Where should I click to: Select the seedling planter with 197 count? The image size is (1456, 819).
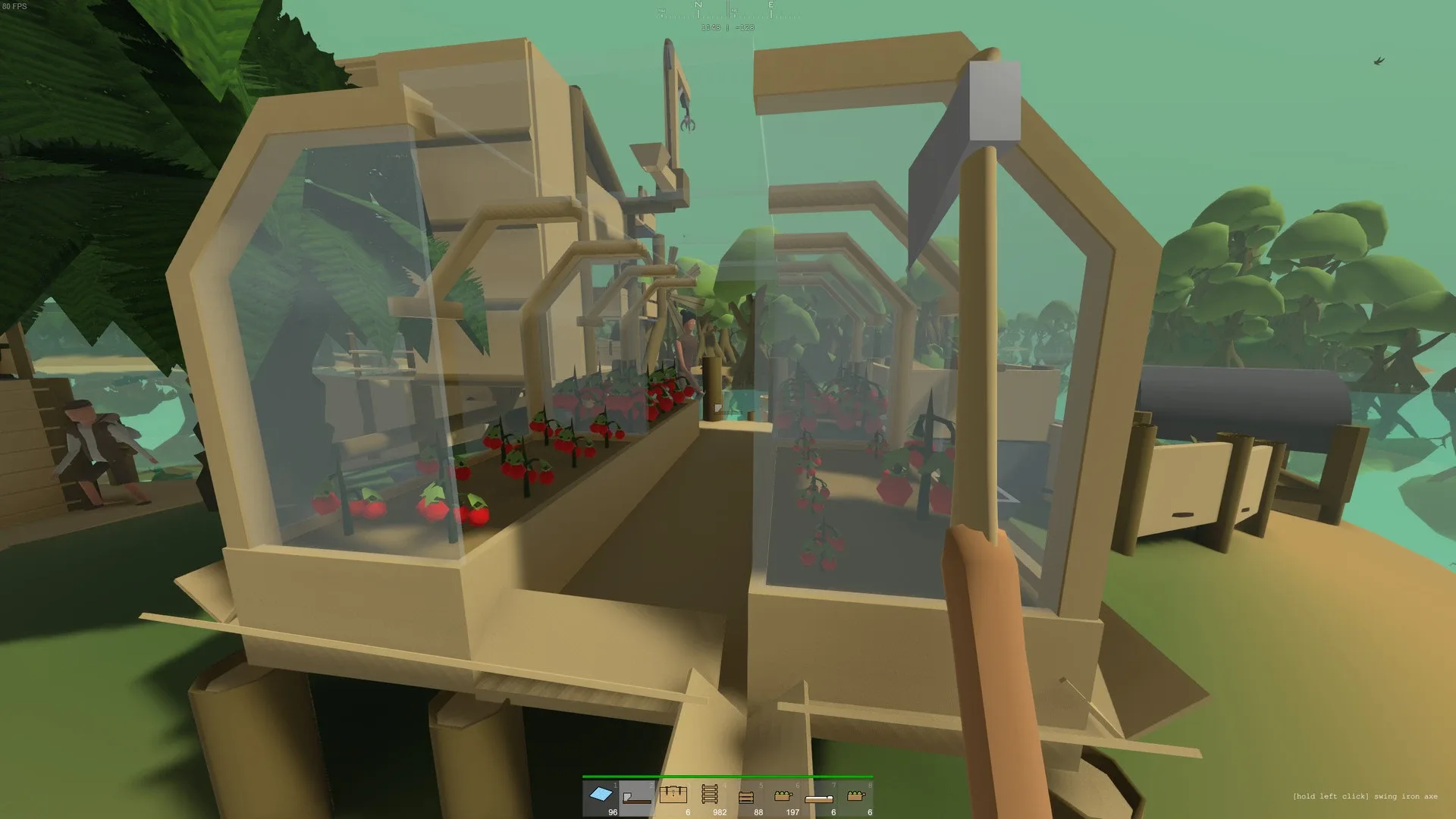pyautogui.click(x=783, y=796)
